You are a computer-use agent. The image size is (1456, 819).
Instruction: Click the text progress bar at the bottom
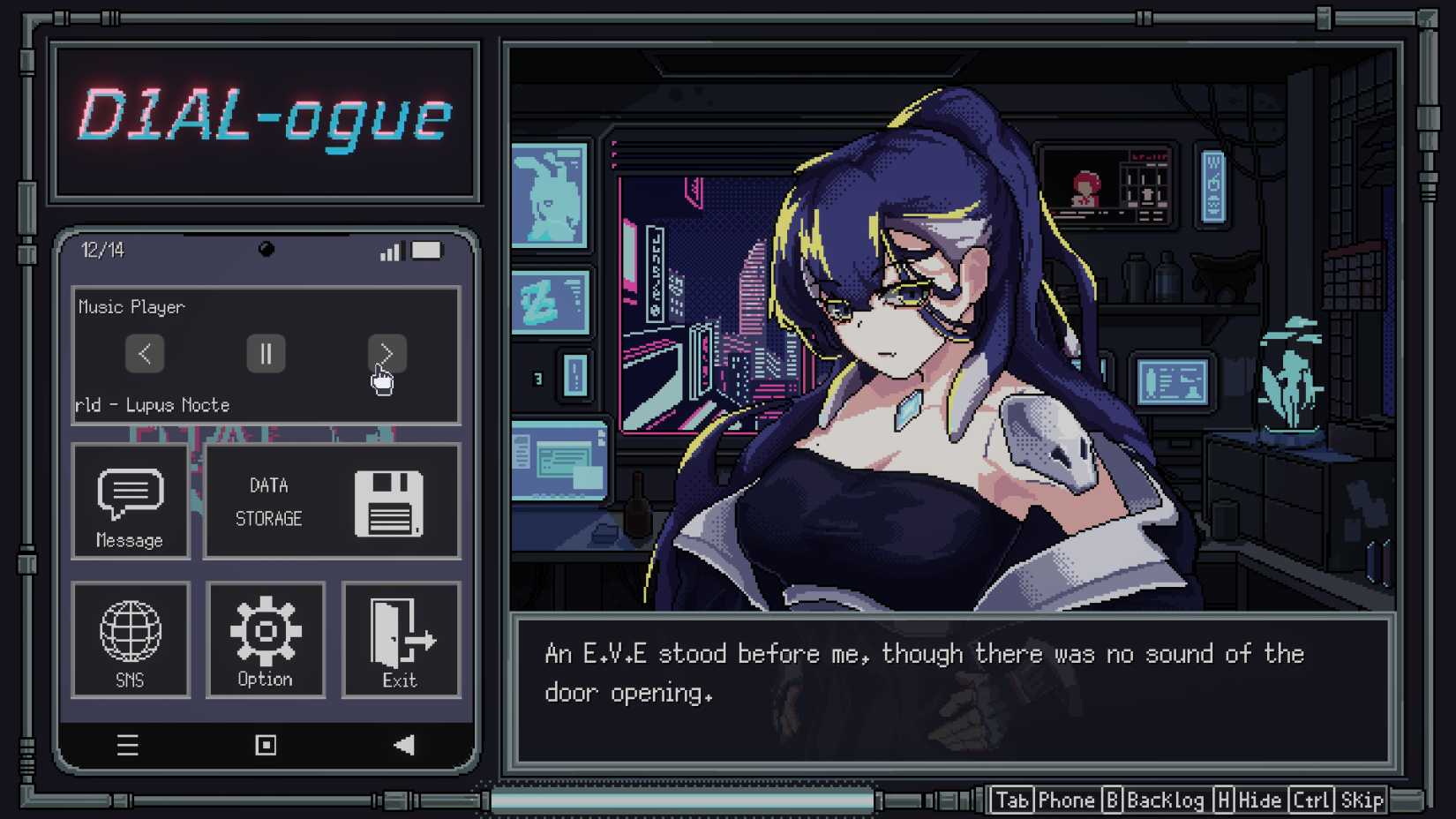(679, 800)
